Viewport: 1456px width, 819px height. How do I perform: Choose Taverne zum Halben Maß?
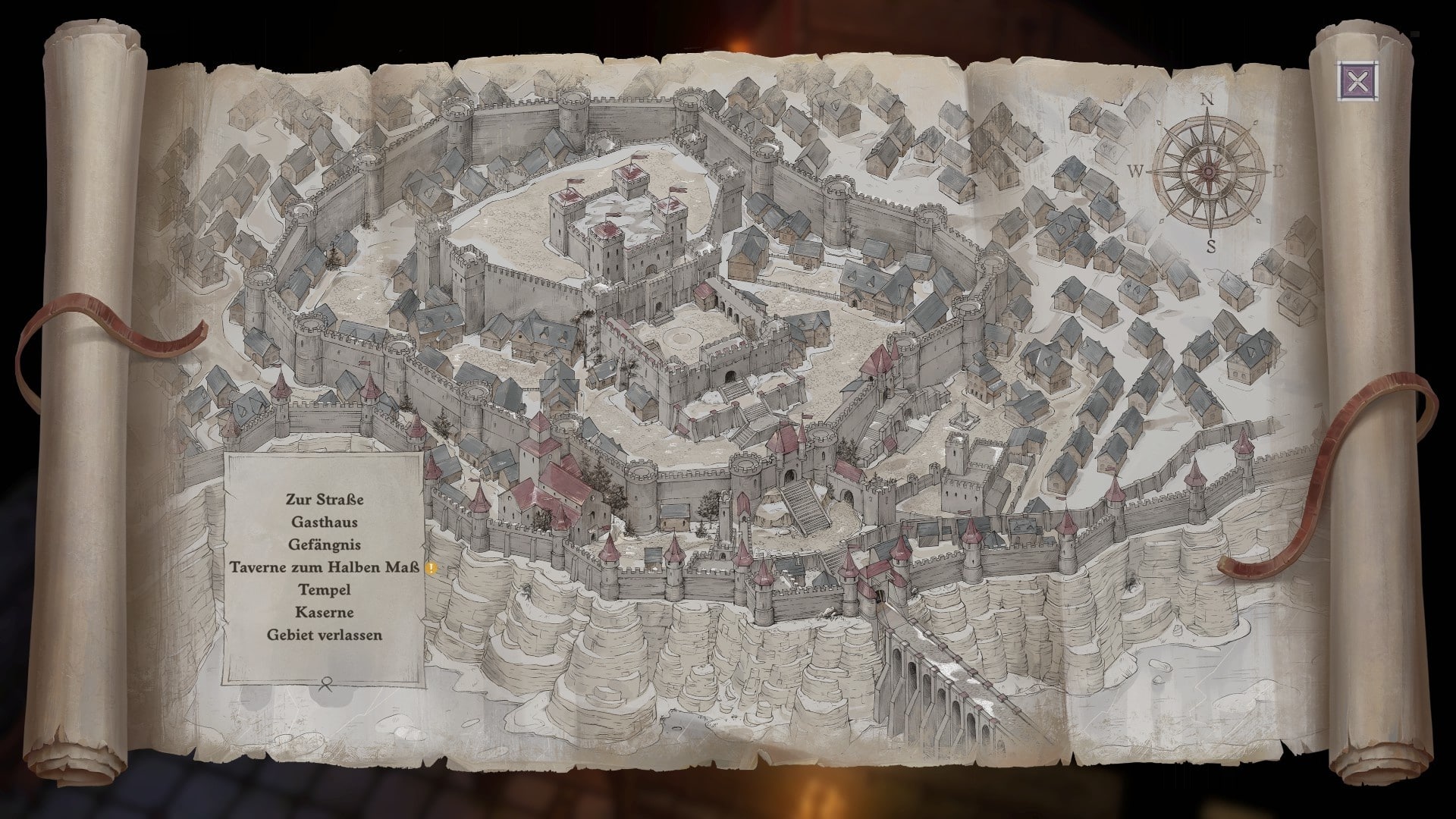pyautogui.click(x=325, y=567)
